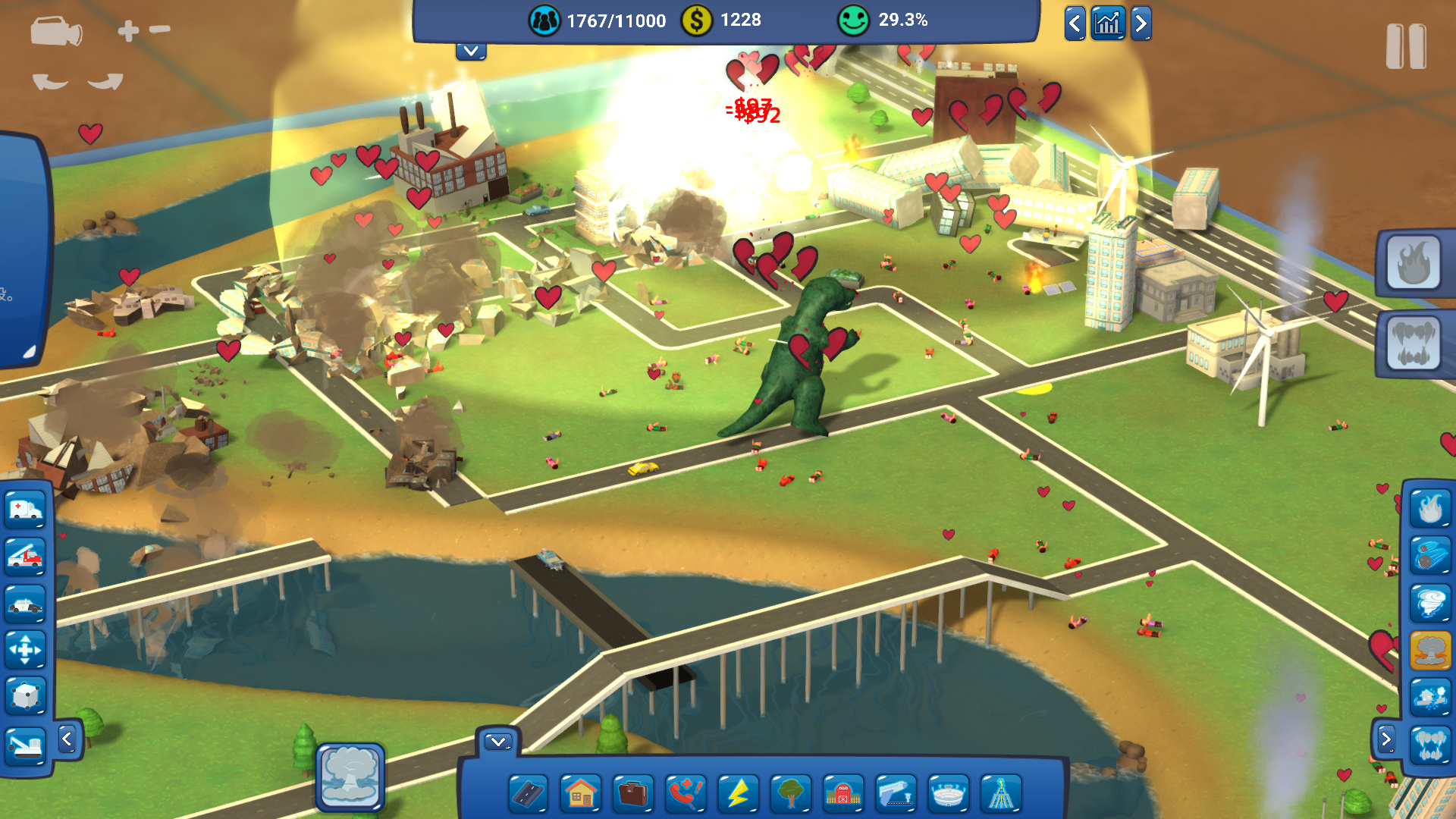
Task: Dispatch the fire truck
Action: click(x=26, y=556)
